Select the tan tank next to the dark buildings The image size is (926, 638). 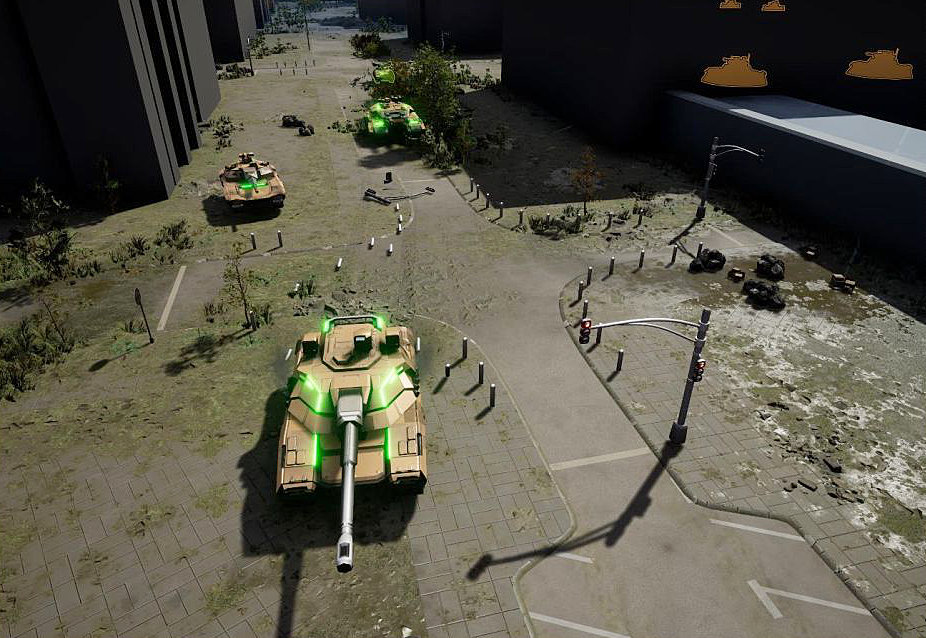click(252, 180)
